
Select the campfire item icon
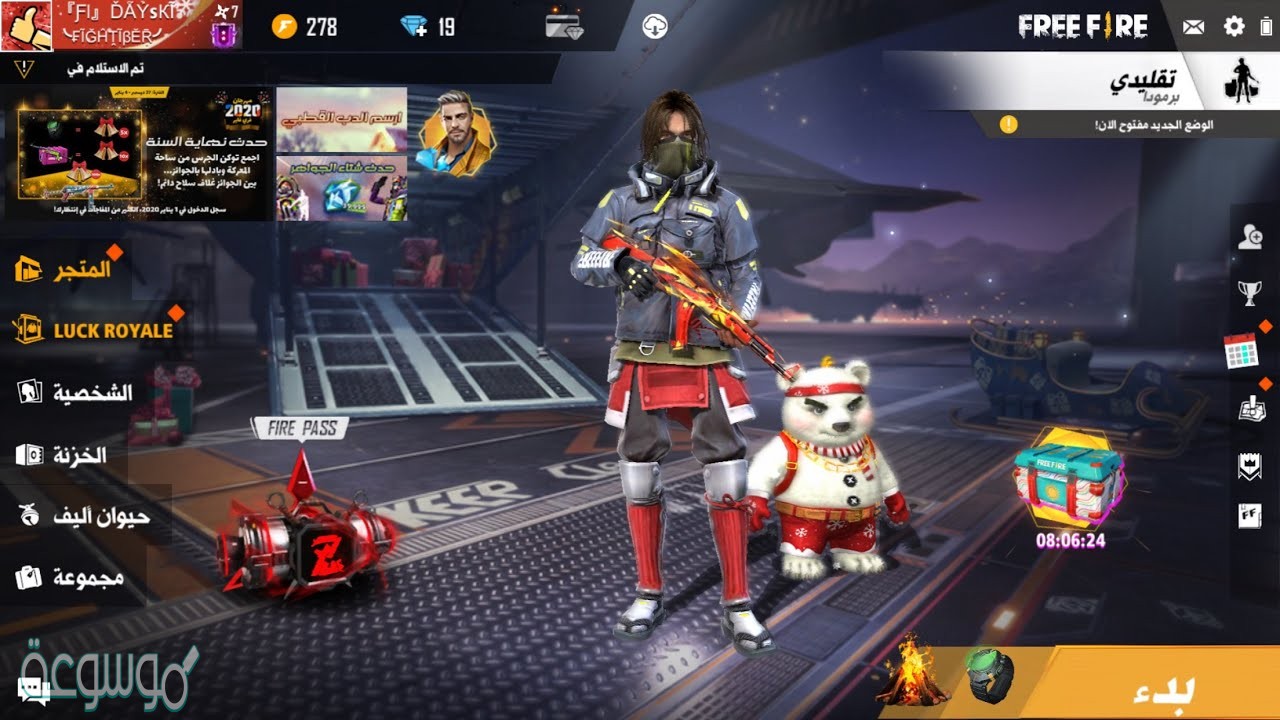(x=911, y=675)
